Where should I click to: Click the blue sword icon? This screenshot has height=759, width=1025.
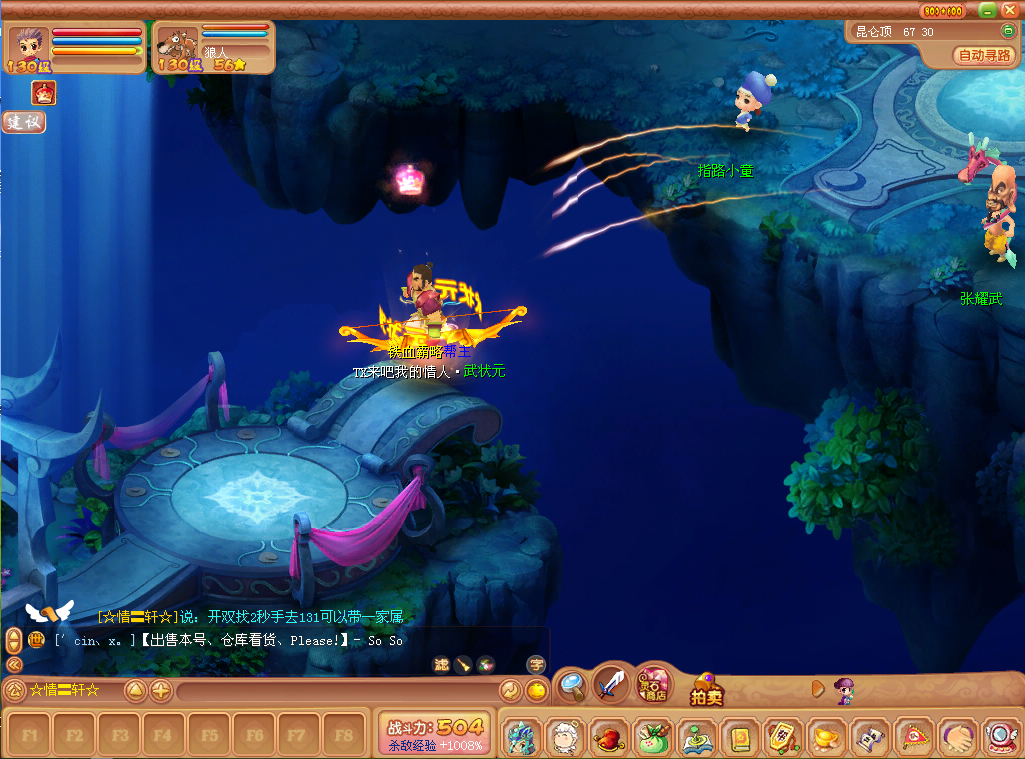610,686
